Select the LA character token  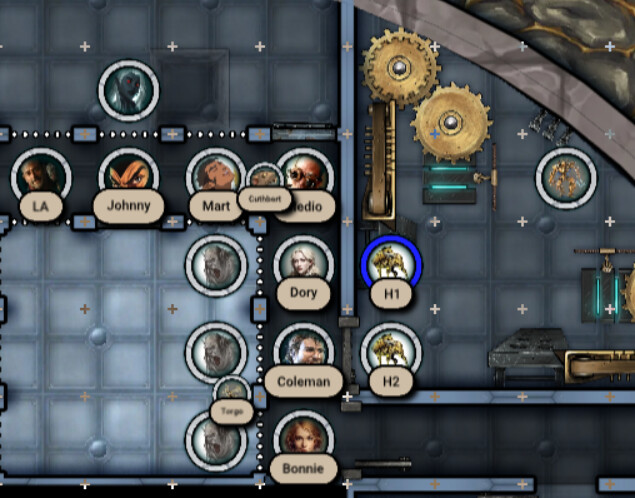pyautogui.click(x=41, y=177)
